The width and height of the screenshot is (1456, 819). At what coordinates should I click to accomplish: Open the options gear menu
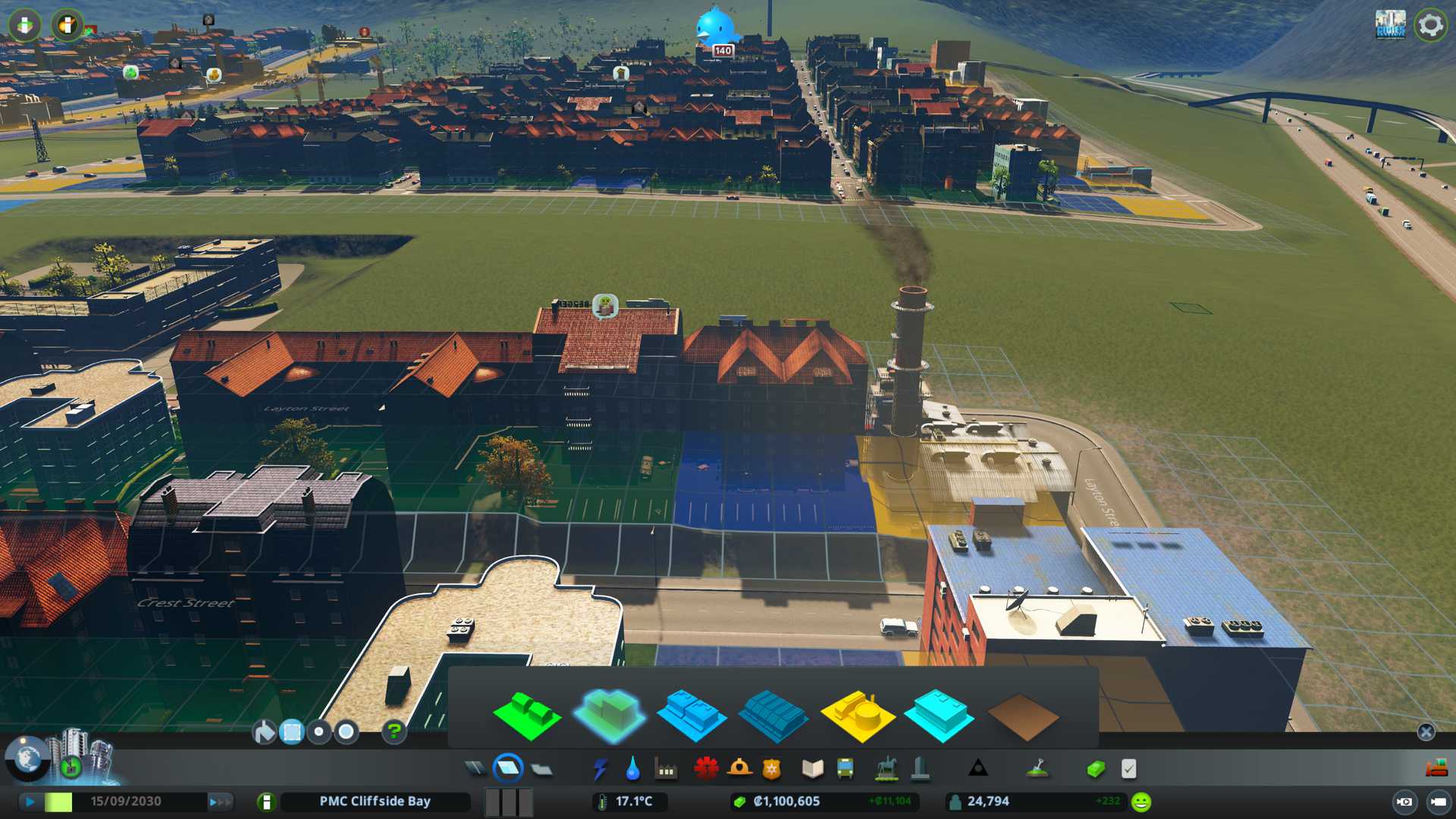[x=1430, y=25]
